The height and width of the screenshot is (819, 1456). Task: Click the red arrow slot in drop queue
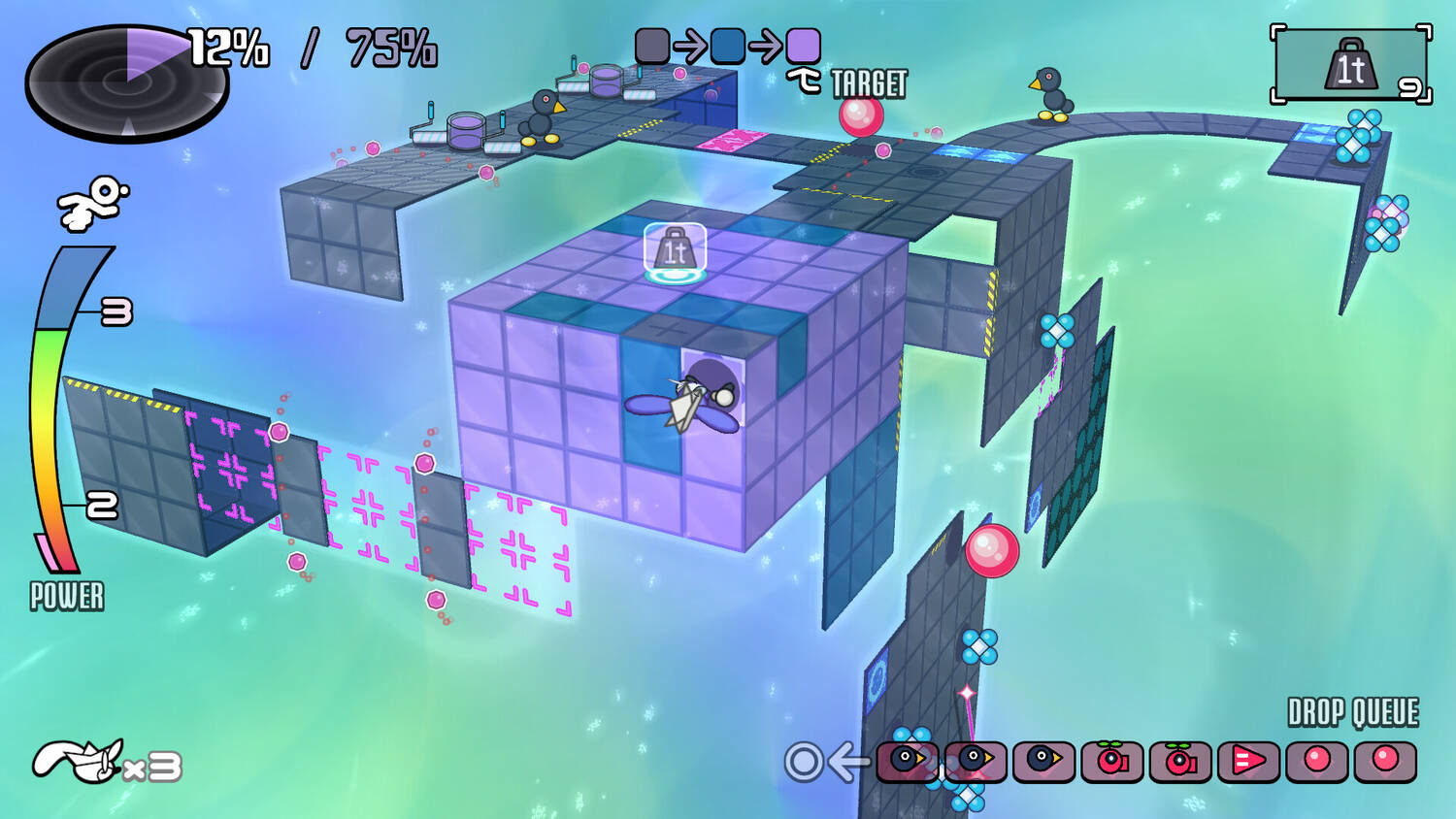(1247, 761)
